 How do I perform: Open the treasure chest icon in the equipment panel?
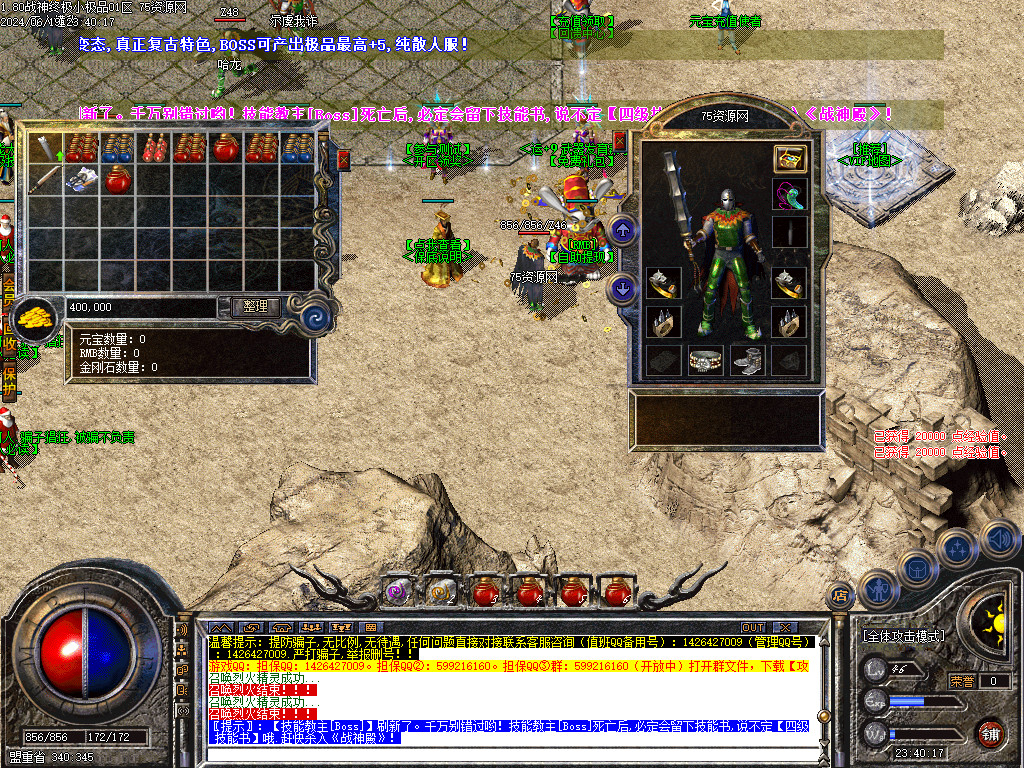coord(790,159)
